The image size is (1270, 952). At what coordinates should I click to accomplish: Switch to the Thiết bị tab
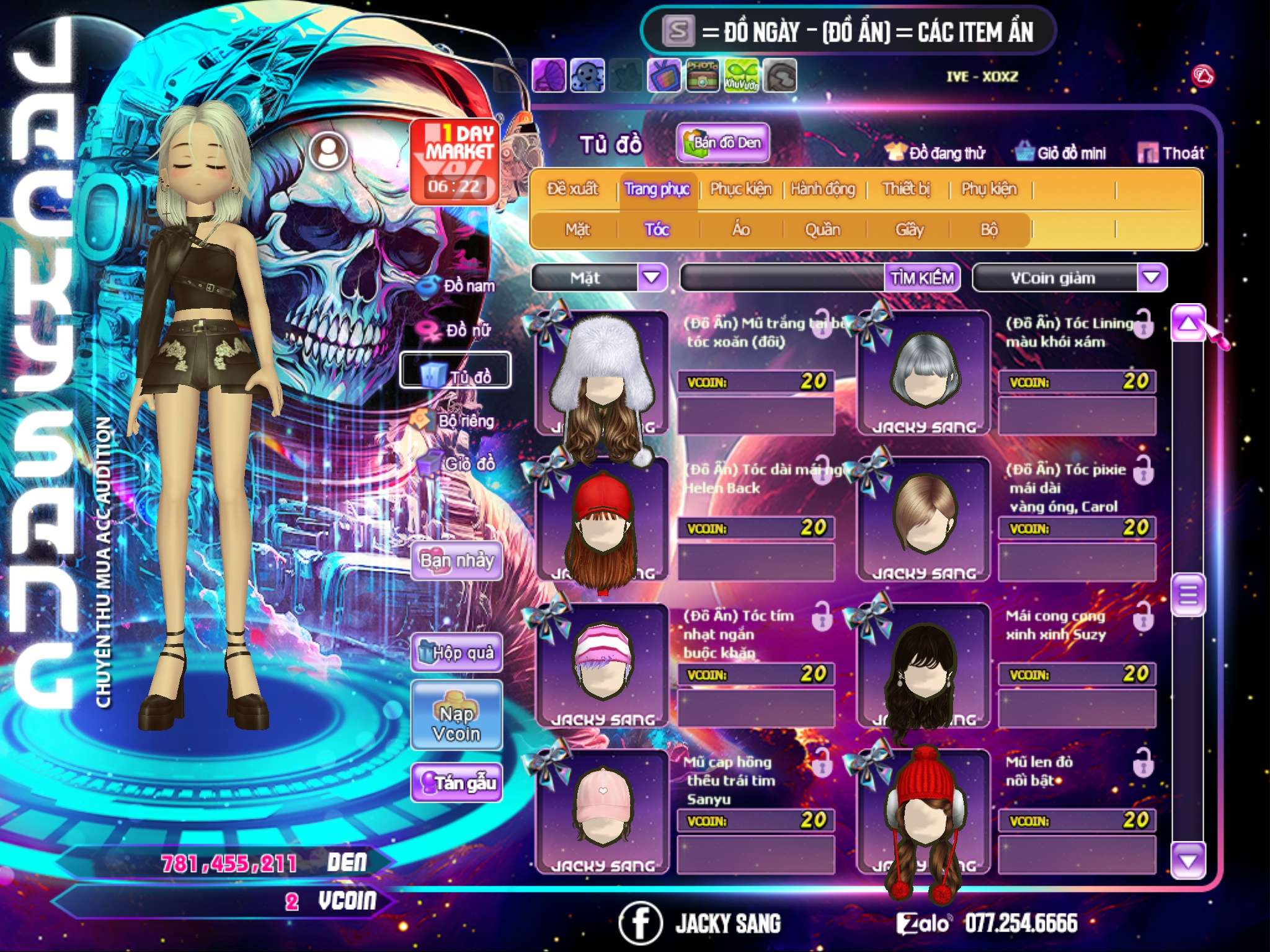coord(906,189)
